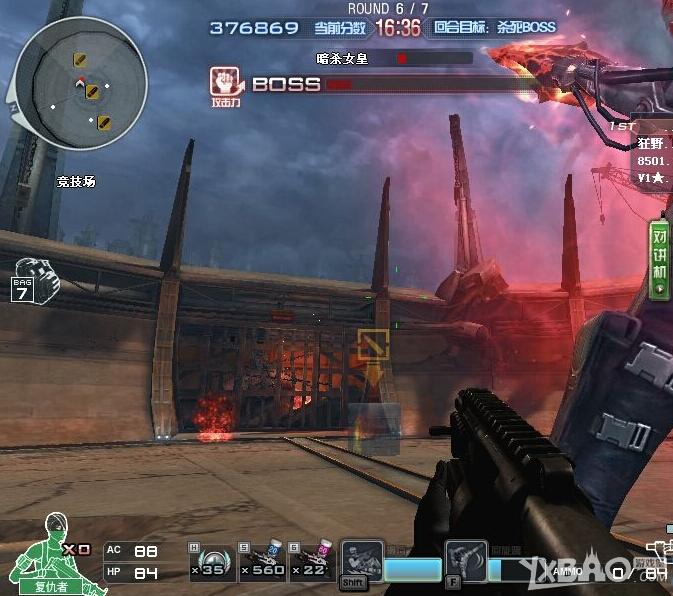Click the circular arena minimap
The width and height of the screenshot is (673, 596).
[x=77, y=79]
